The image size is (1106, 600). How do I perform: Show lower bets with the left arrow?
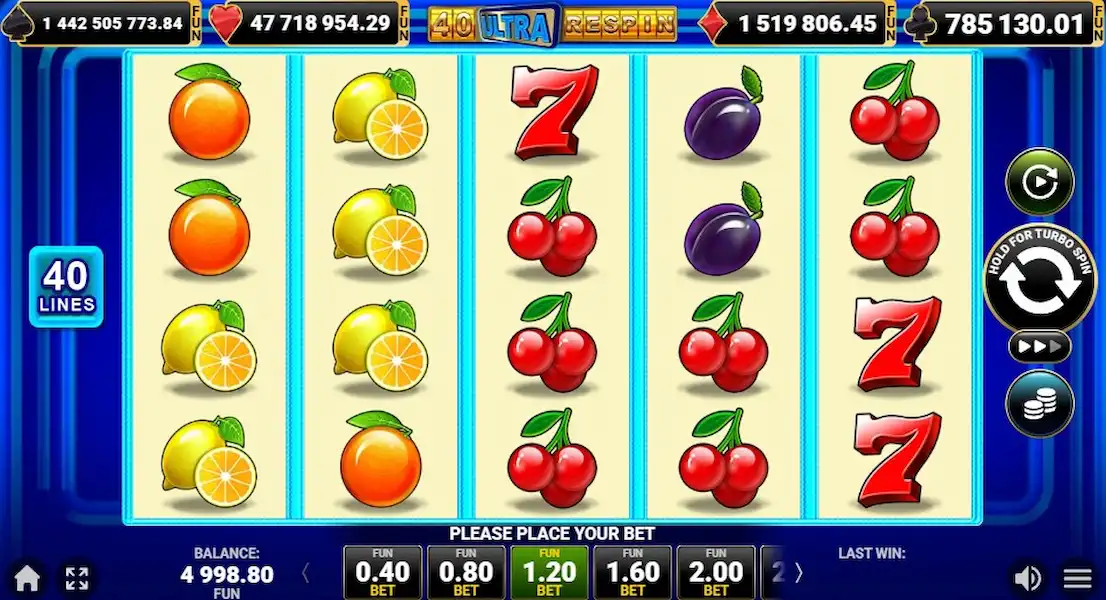pos(306,573)
